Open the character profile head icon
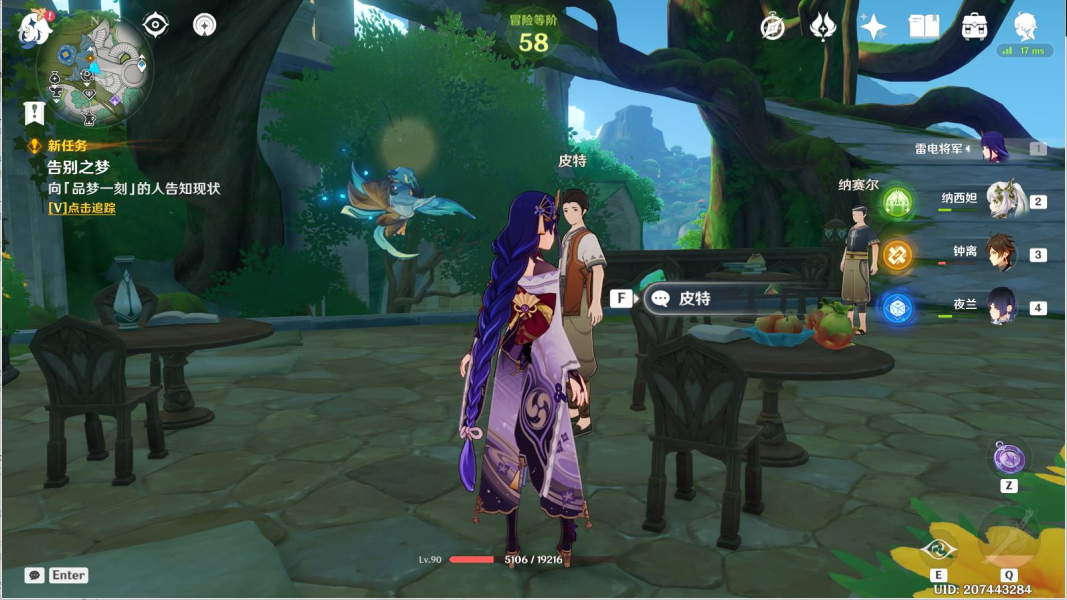The height and width of the screenshot is (600, 1067). click(1025, 27)
